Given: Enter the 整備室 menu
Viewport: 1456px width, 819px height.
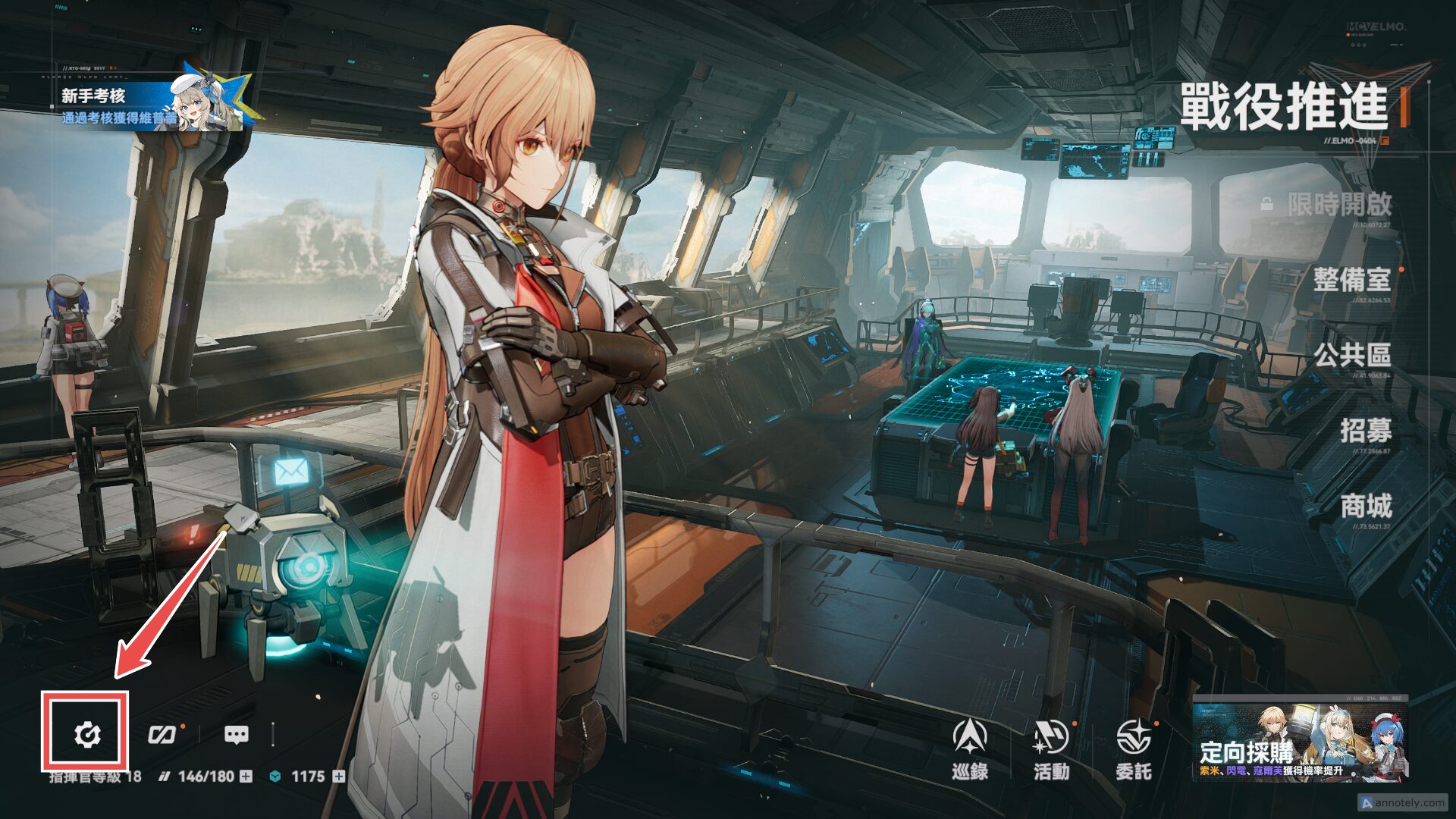Looking at the screenshot, I should tap(1352, 280).
